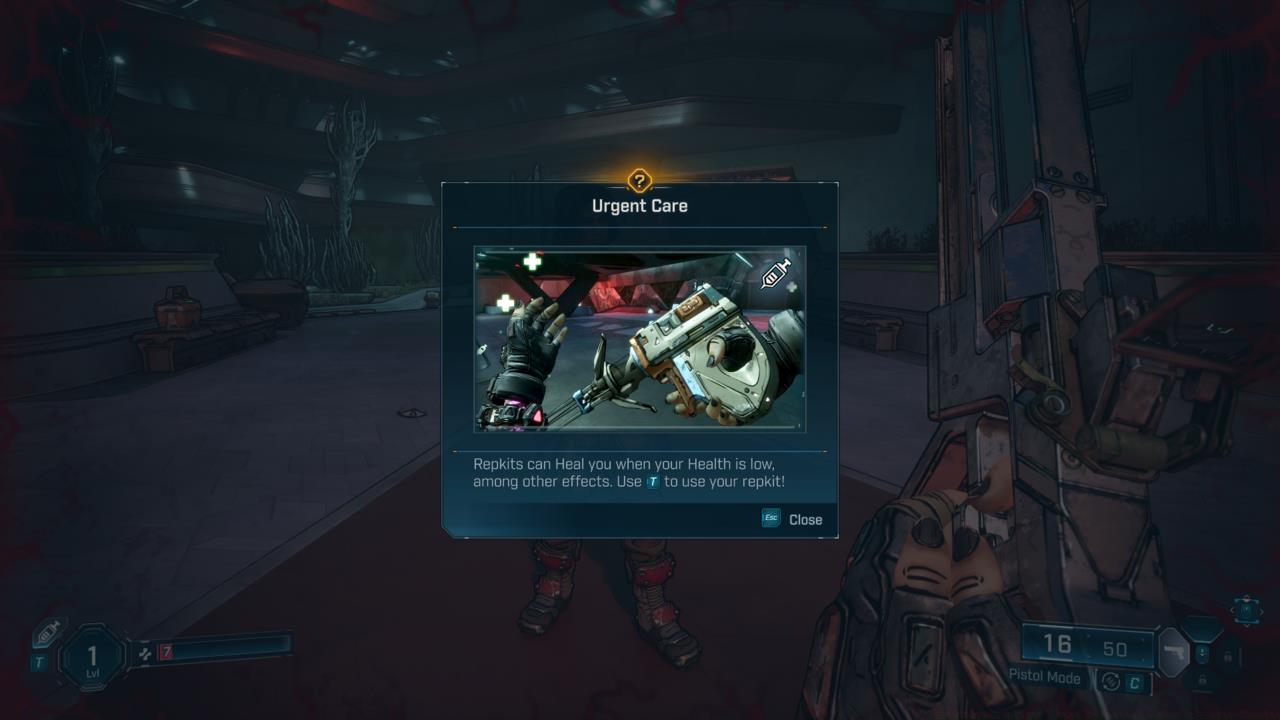Expand the right chevron of the top-right slot selector
This screenshot has height=720, width=1280.
1262,611
